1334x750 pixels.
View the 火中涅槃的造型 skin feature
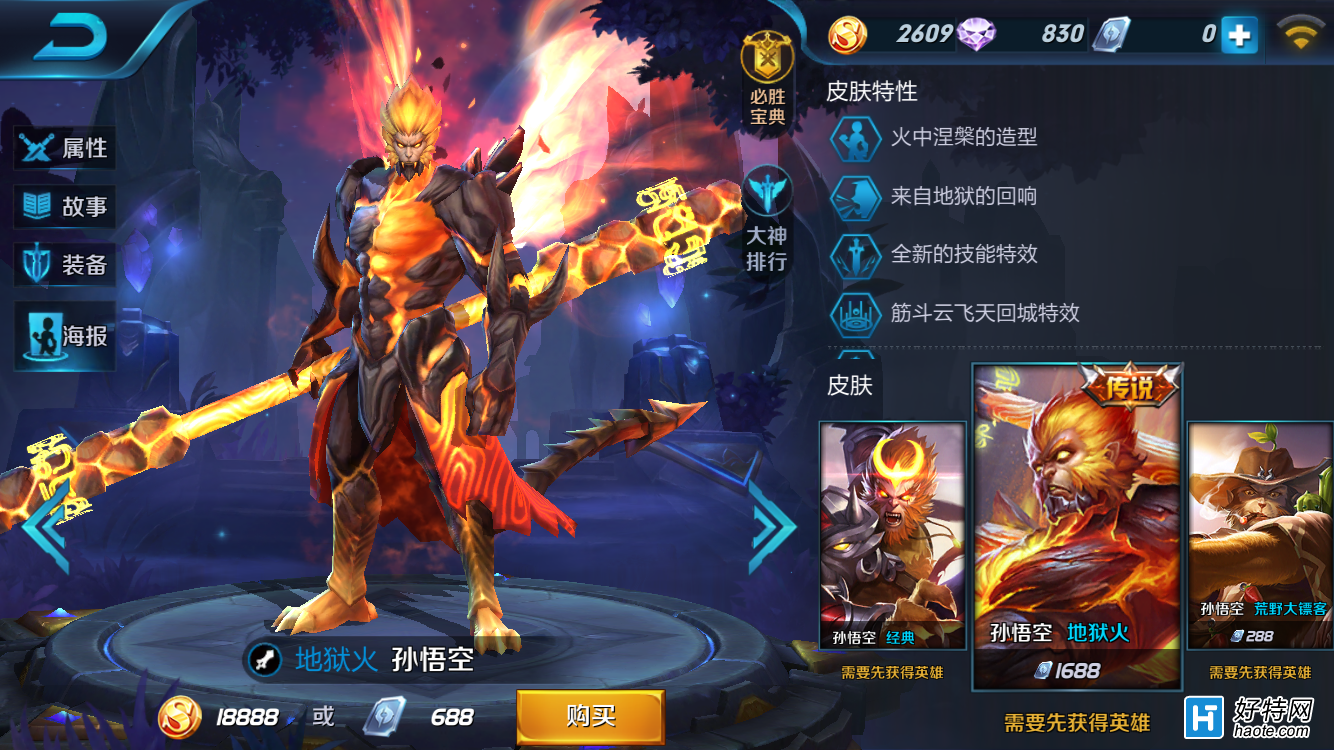[x=962, y=137]
